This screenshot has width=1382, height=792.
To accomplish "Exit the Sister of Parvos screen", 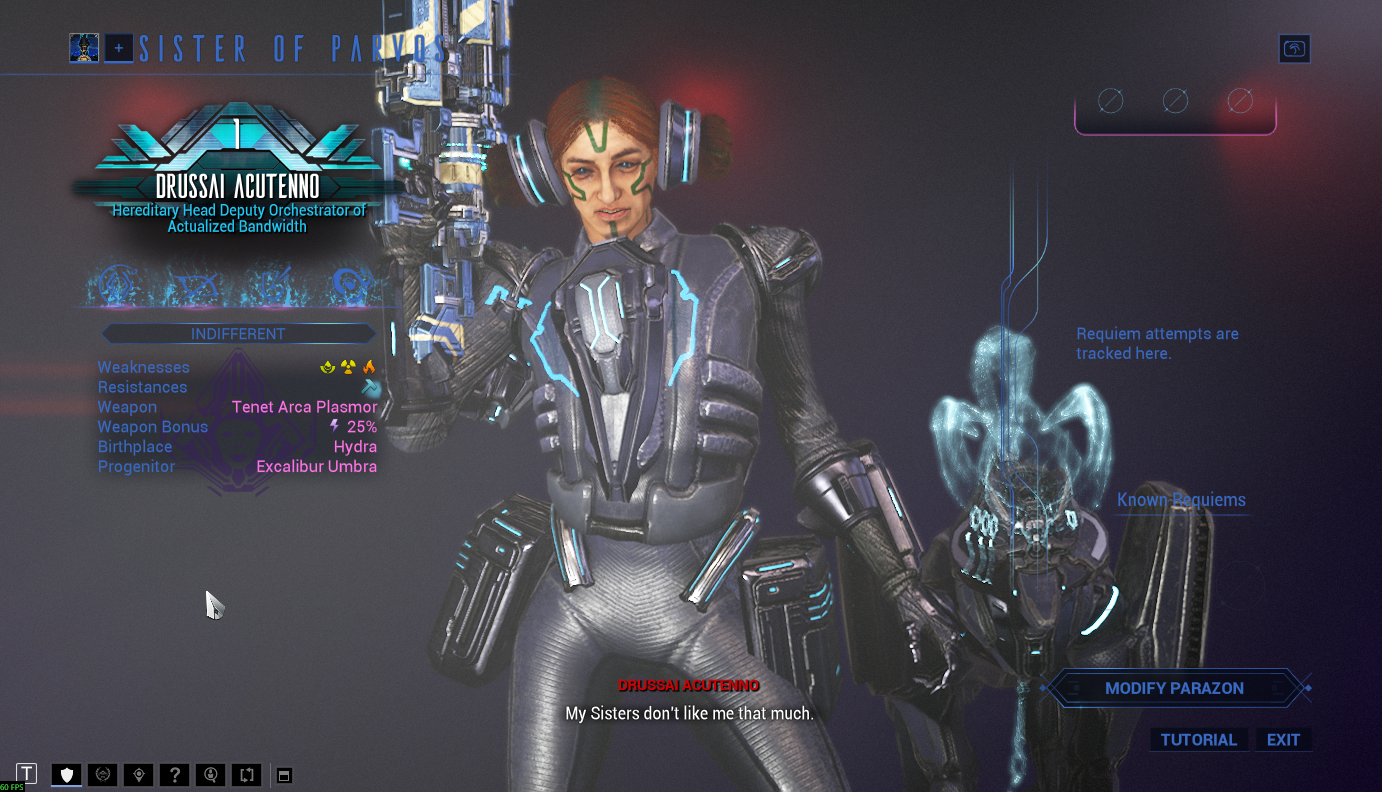I will (x=1283, y=740).
